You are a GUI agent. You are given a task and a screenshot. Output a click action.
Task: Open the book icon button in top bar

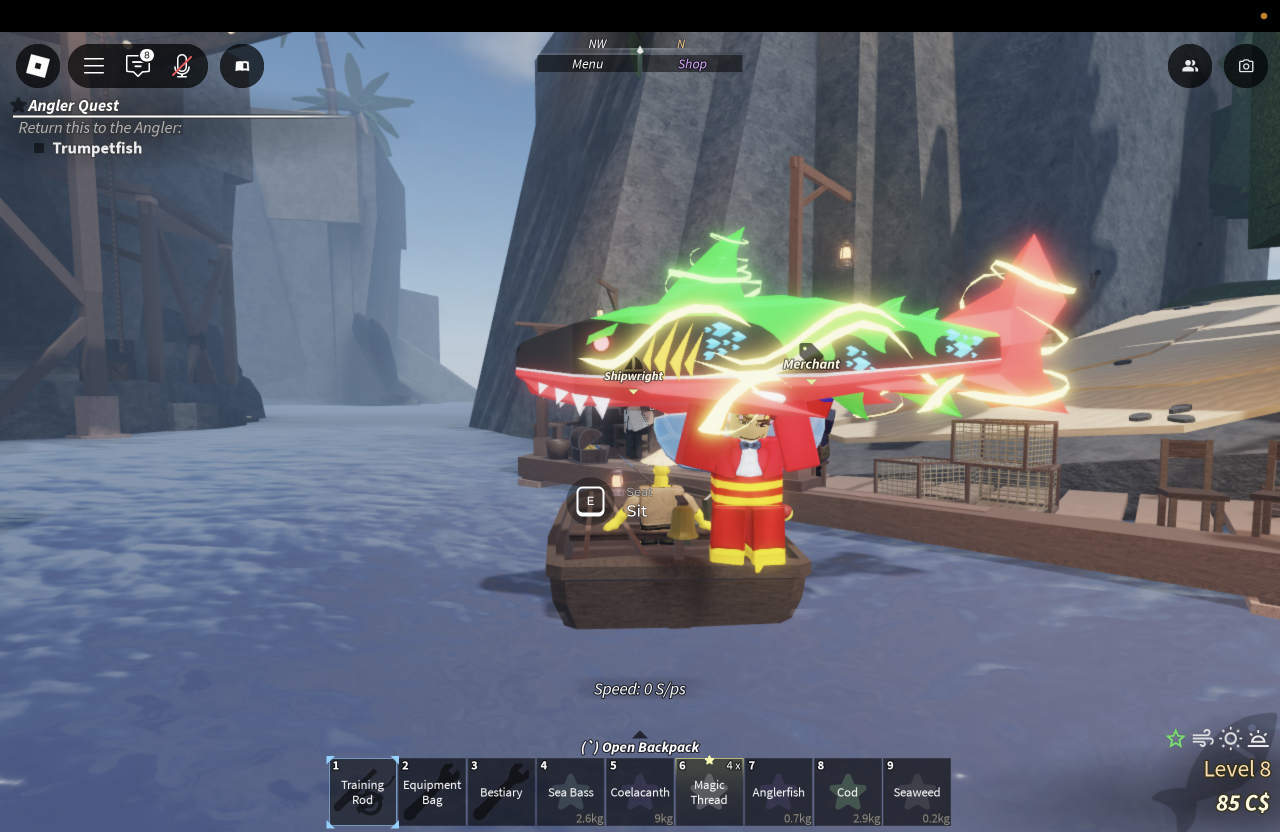tap(242, 66)
